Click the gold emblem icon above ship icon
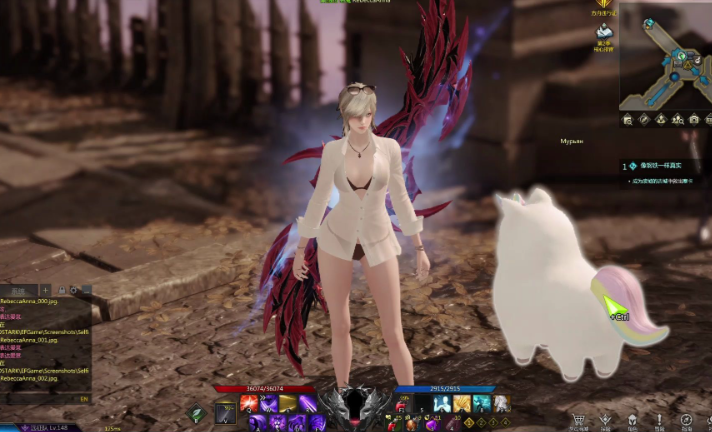This screenshot has width=712, height=432. coord(603,6)
